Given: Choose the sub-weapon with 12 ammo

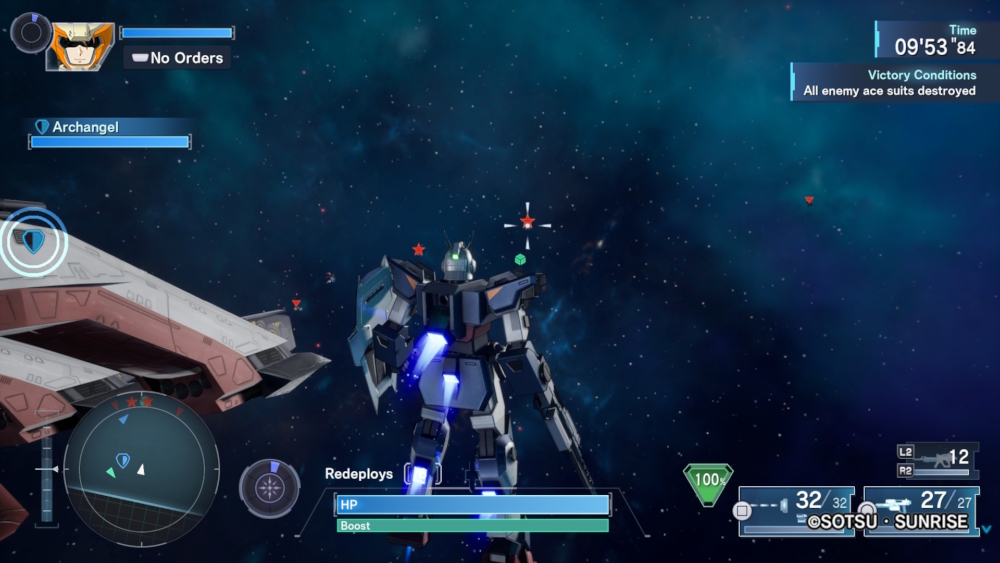Looking at the screenshot, I should 937,459.
